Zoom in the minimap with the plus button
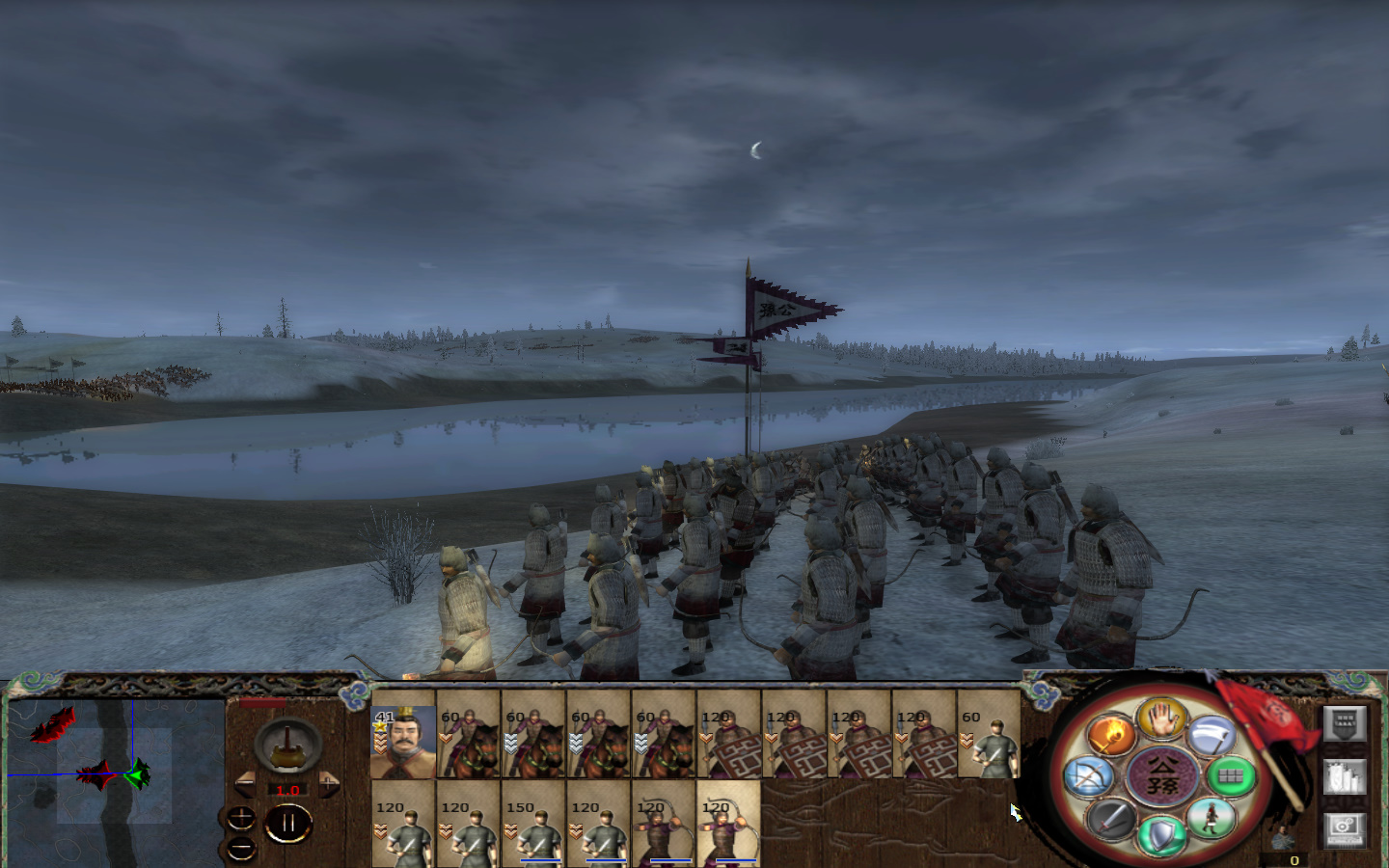 (x=241, y=818)
